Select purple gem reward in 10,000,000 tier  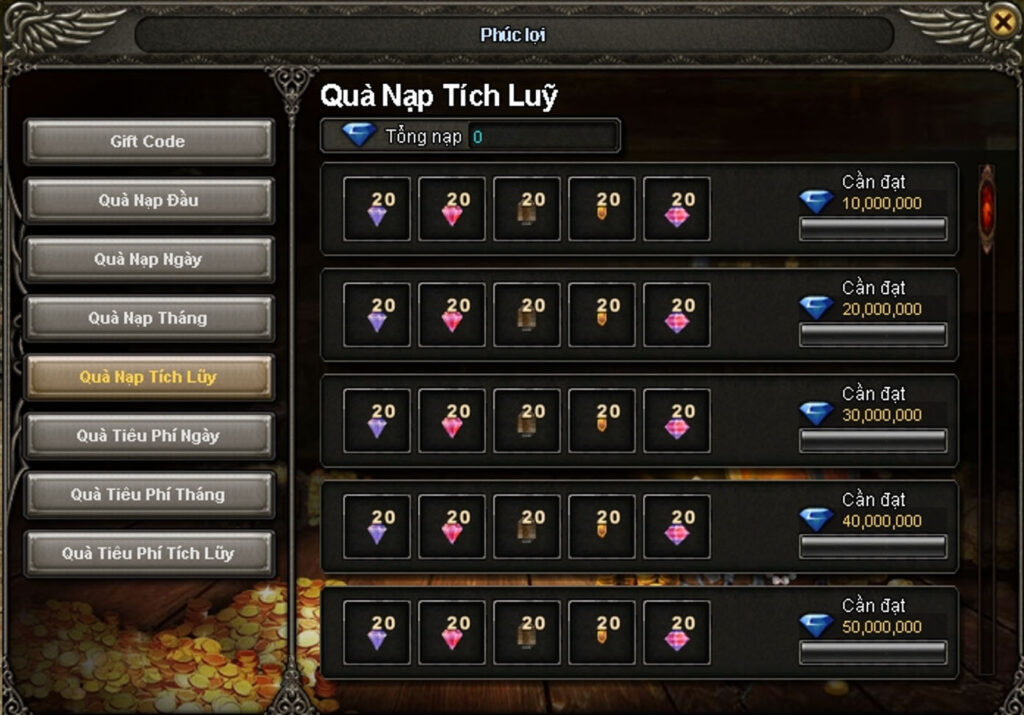(377, 209)
